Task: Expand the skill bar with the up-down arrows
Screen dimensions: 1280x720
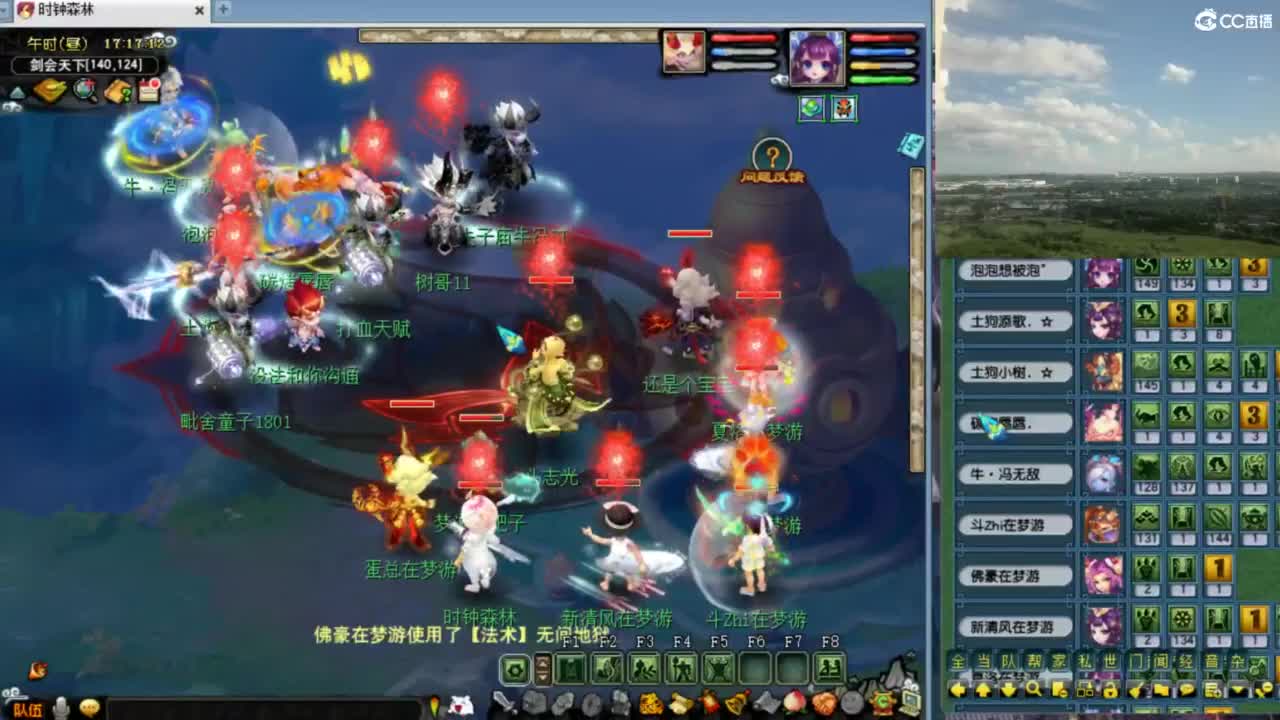Action: point(541,668)
